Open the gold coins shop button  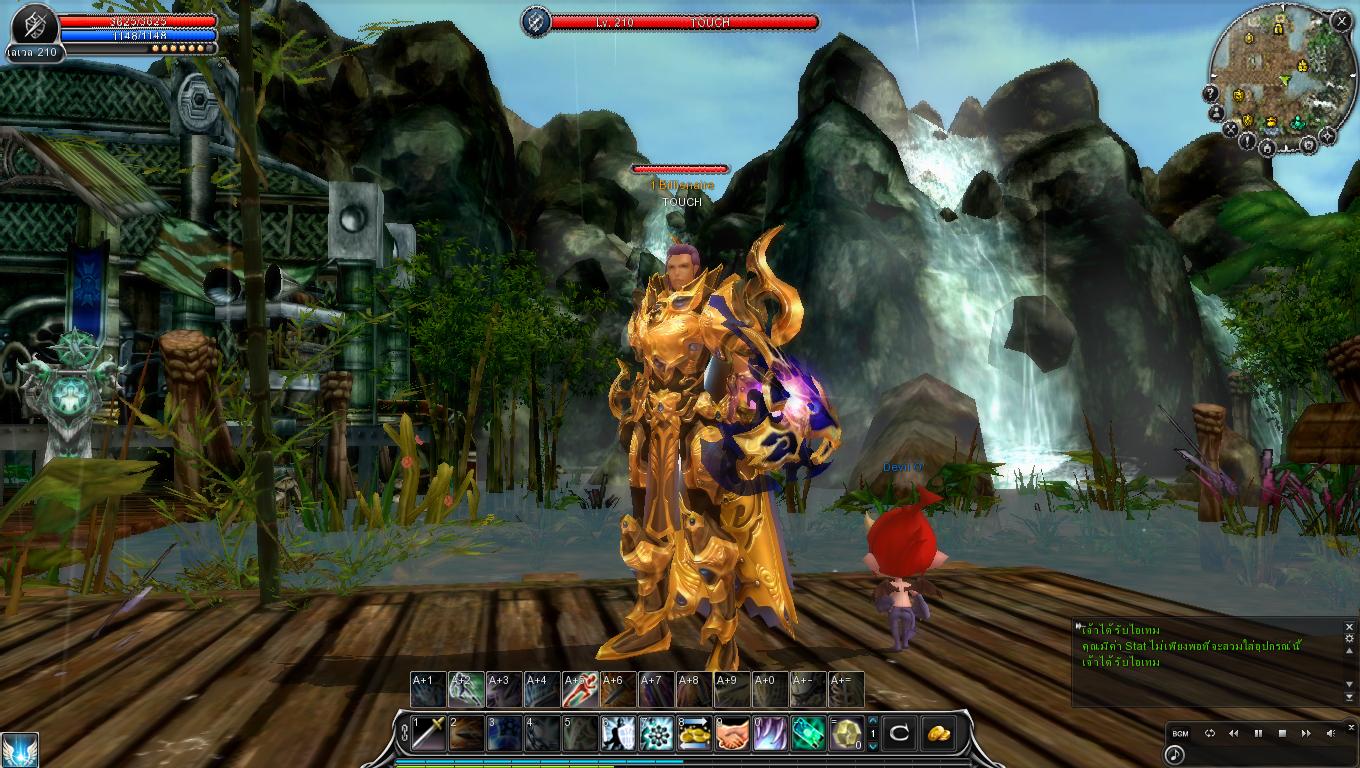[938, 734]
